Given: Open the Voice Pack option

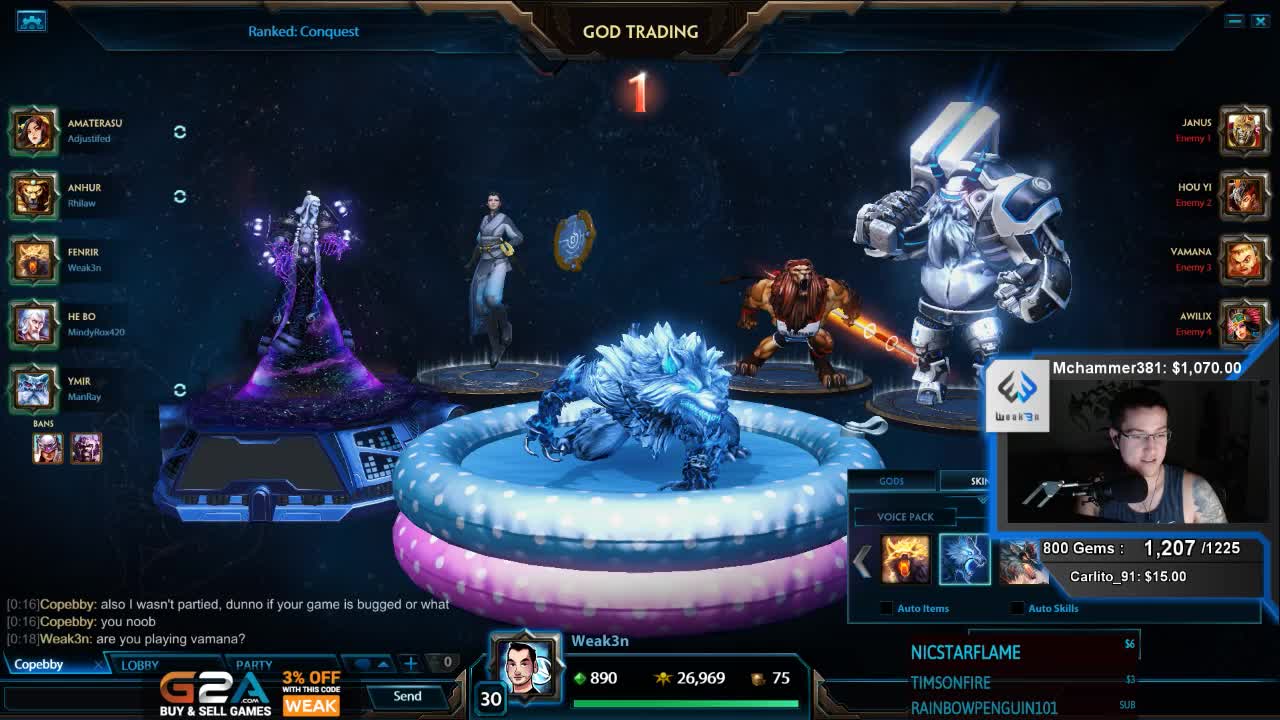Looking at the screenshot, I should (905, 517).
